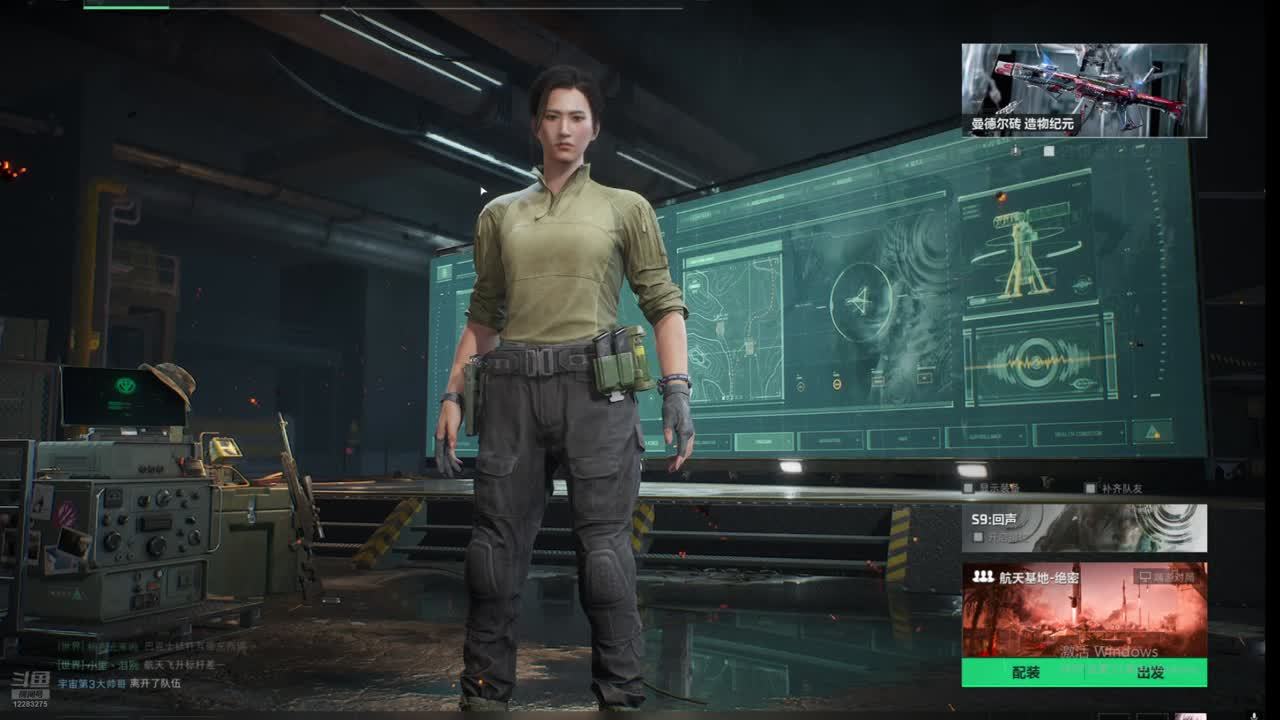Select the 航天基地-绝密 map card

tap(1084, 610)
